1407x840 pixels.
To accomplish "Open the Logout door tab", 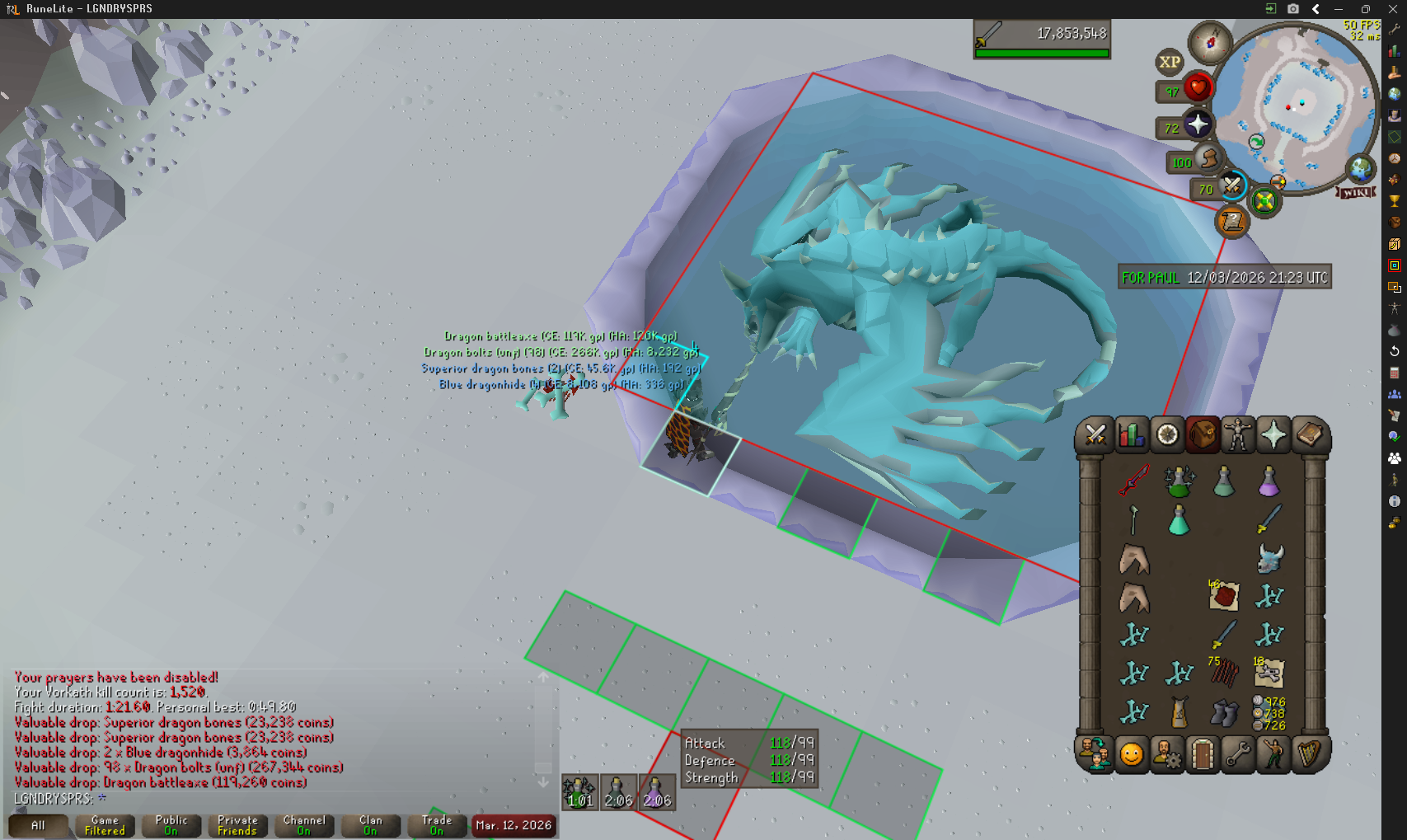I will [1203, 754].
